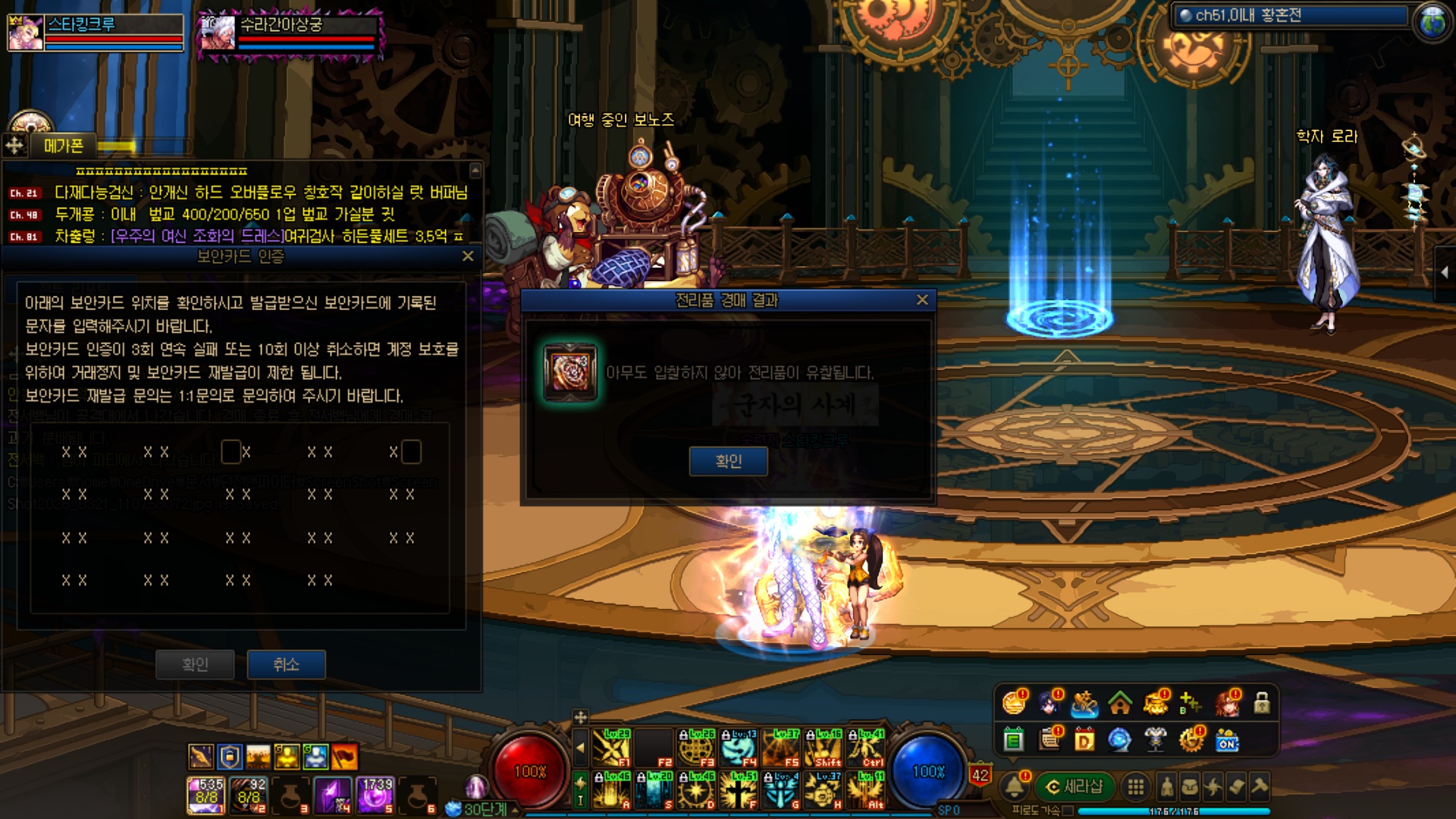The width and height of the screenshot is (1456, 819).
Task: Open the channel selector ch51 이내 황혼전
Action: click(1289, 16)
